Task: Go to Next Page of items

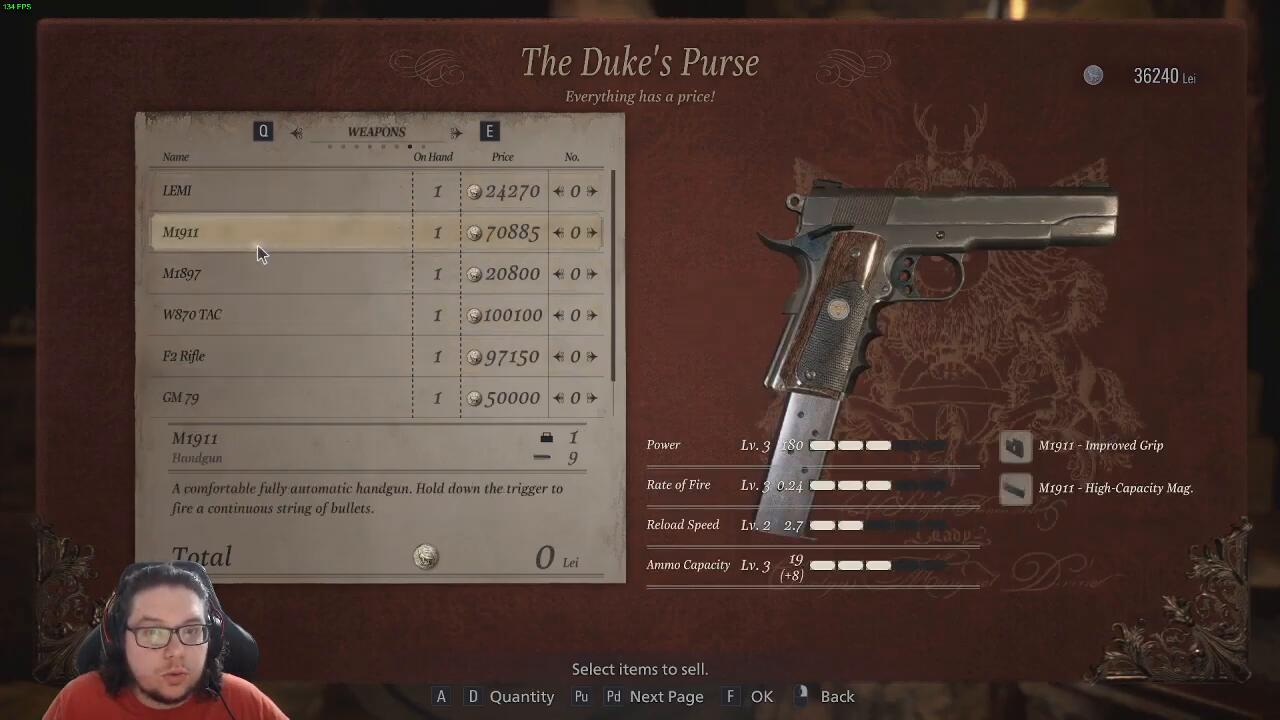Action: [x=666, y=696]
